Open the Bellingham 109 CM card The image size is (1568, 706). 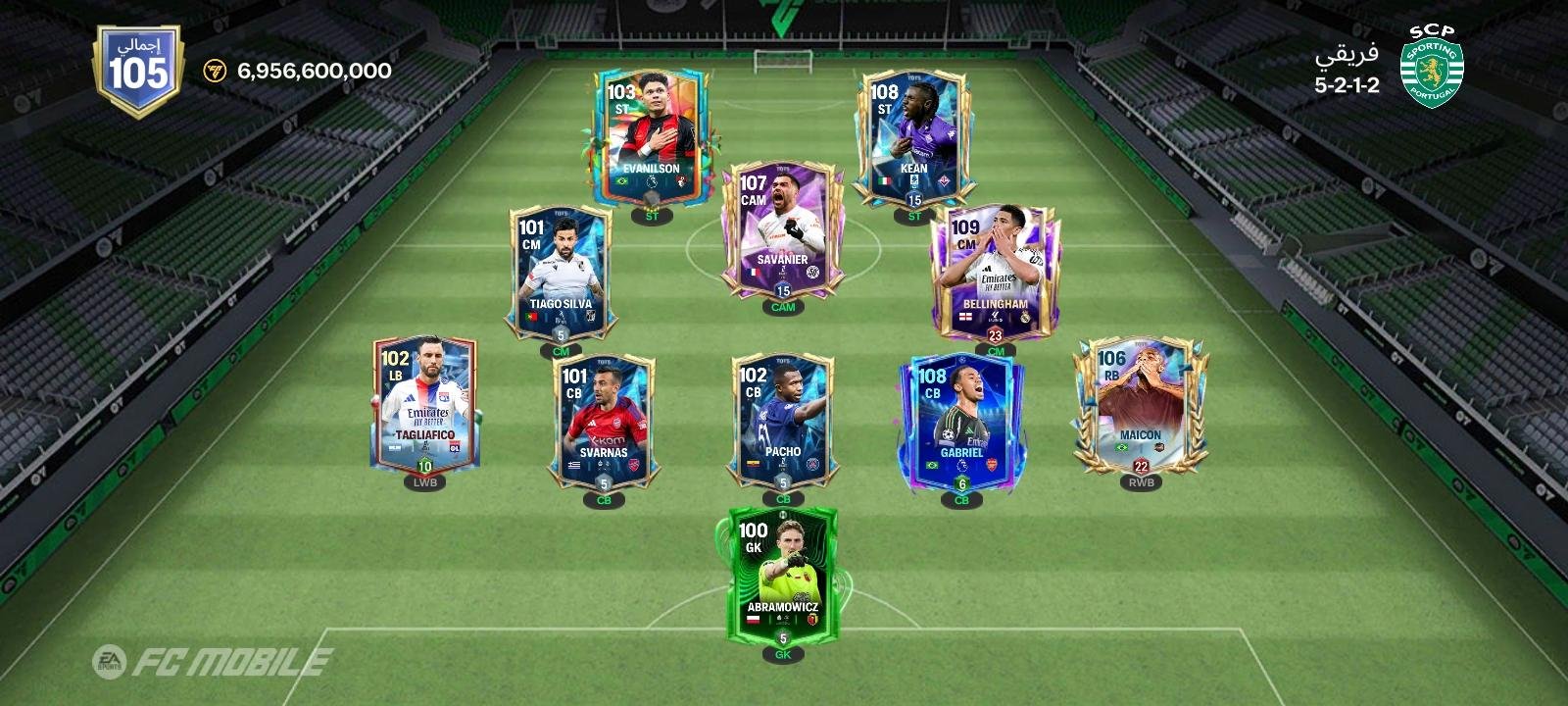tap(995, 272)
